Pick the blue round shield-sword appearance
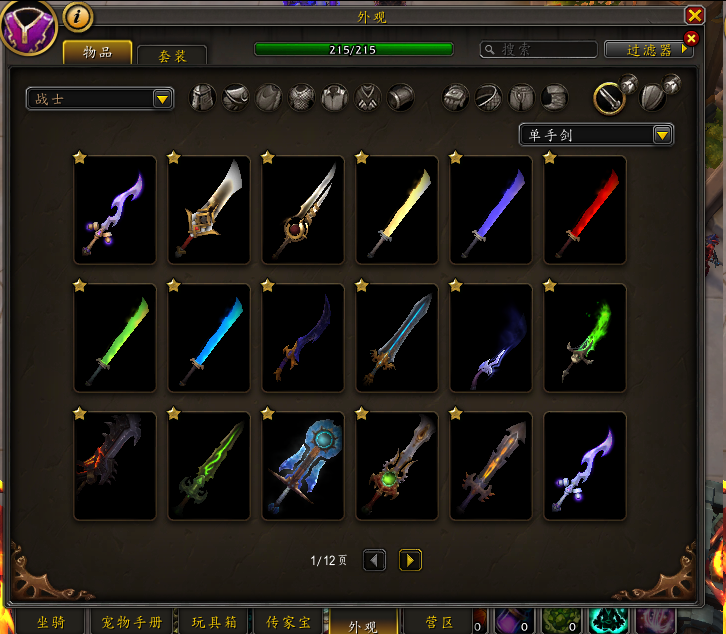Viewport: 726px width, 634px height. 303,466
